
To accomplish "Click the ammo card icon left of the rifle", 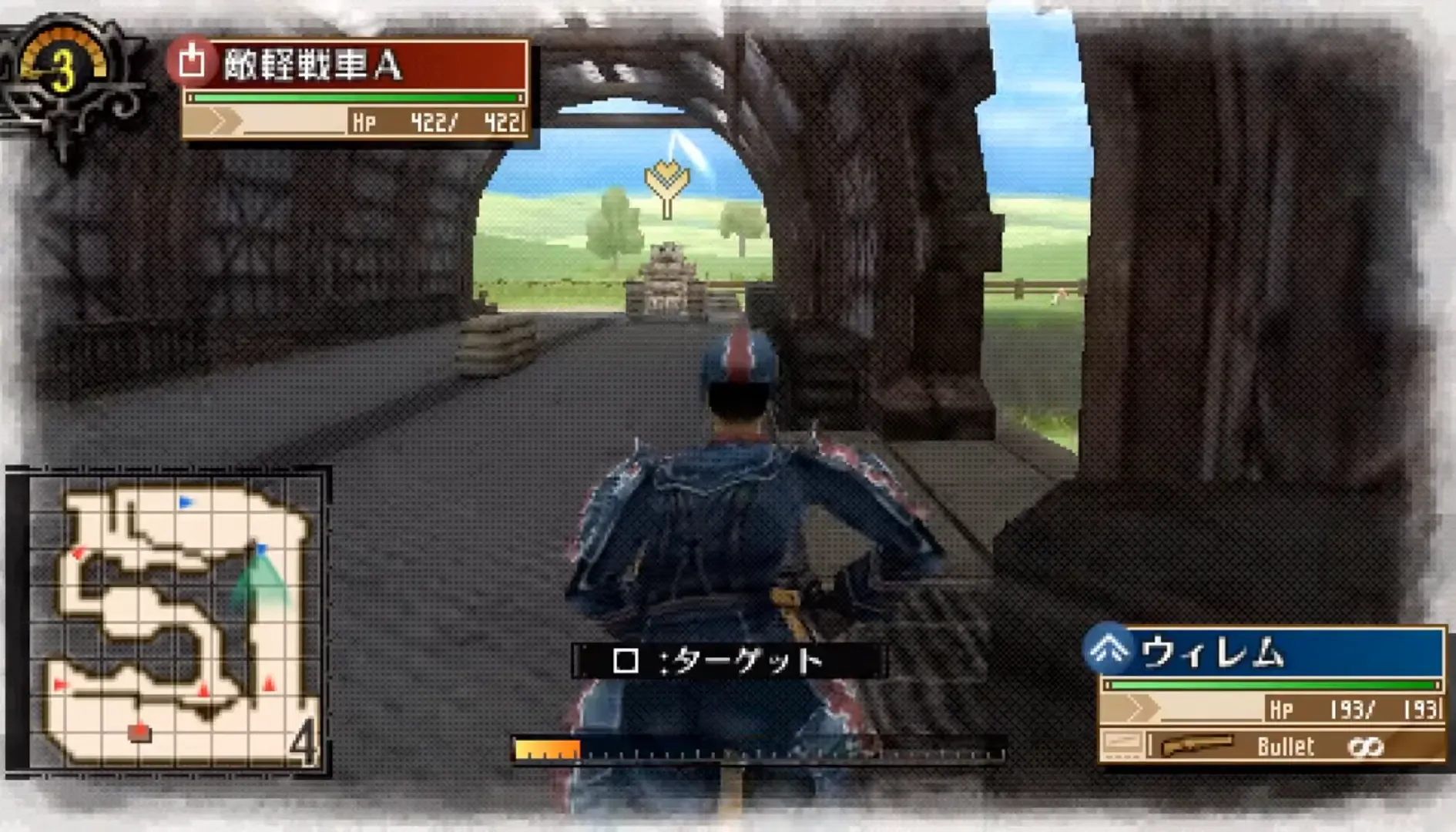I will tap(1125, 744).
